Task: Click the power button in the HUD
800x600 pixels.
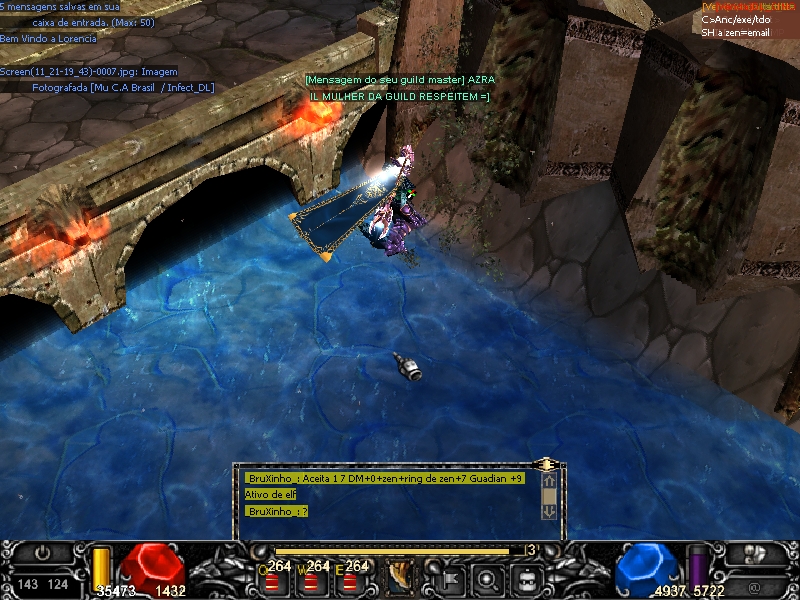Action: (42, 552)
